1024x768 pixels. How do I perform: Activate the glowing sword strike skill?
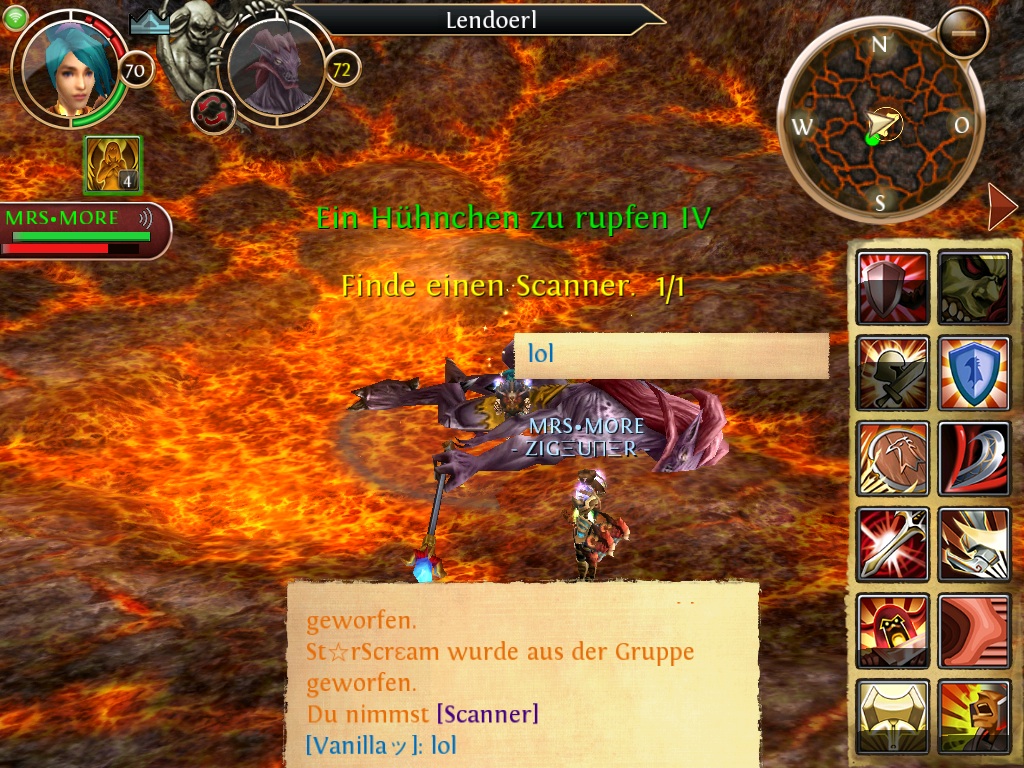pyautogui.click(x=893, y=544)
